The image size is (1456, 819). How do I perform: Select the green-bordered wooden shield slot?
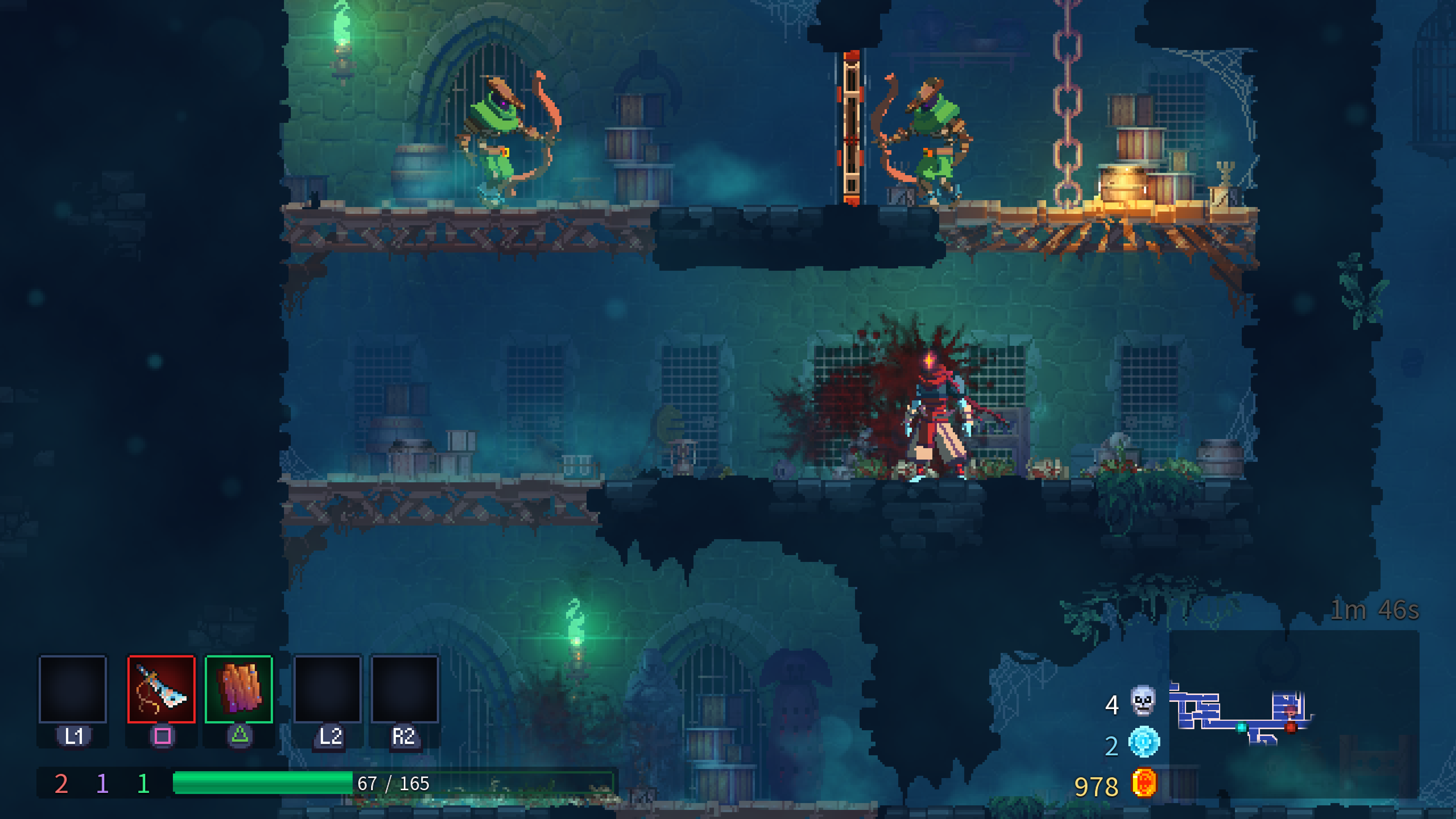point(238,689)
